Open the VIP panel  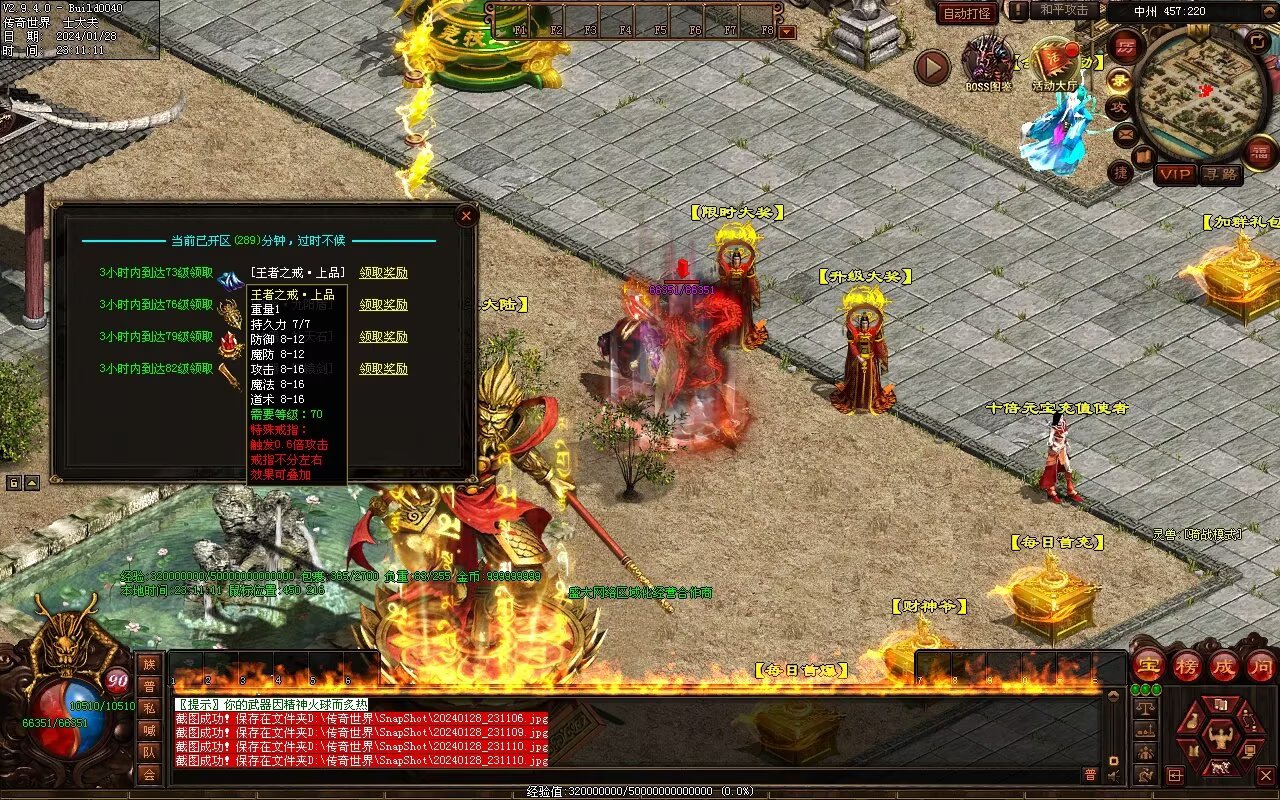pyautogui.click(x=1176, y=174)
